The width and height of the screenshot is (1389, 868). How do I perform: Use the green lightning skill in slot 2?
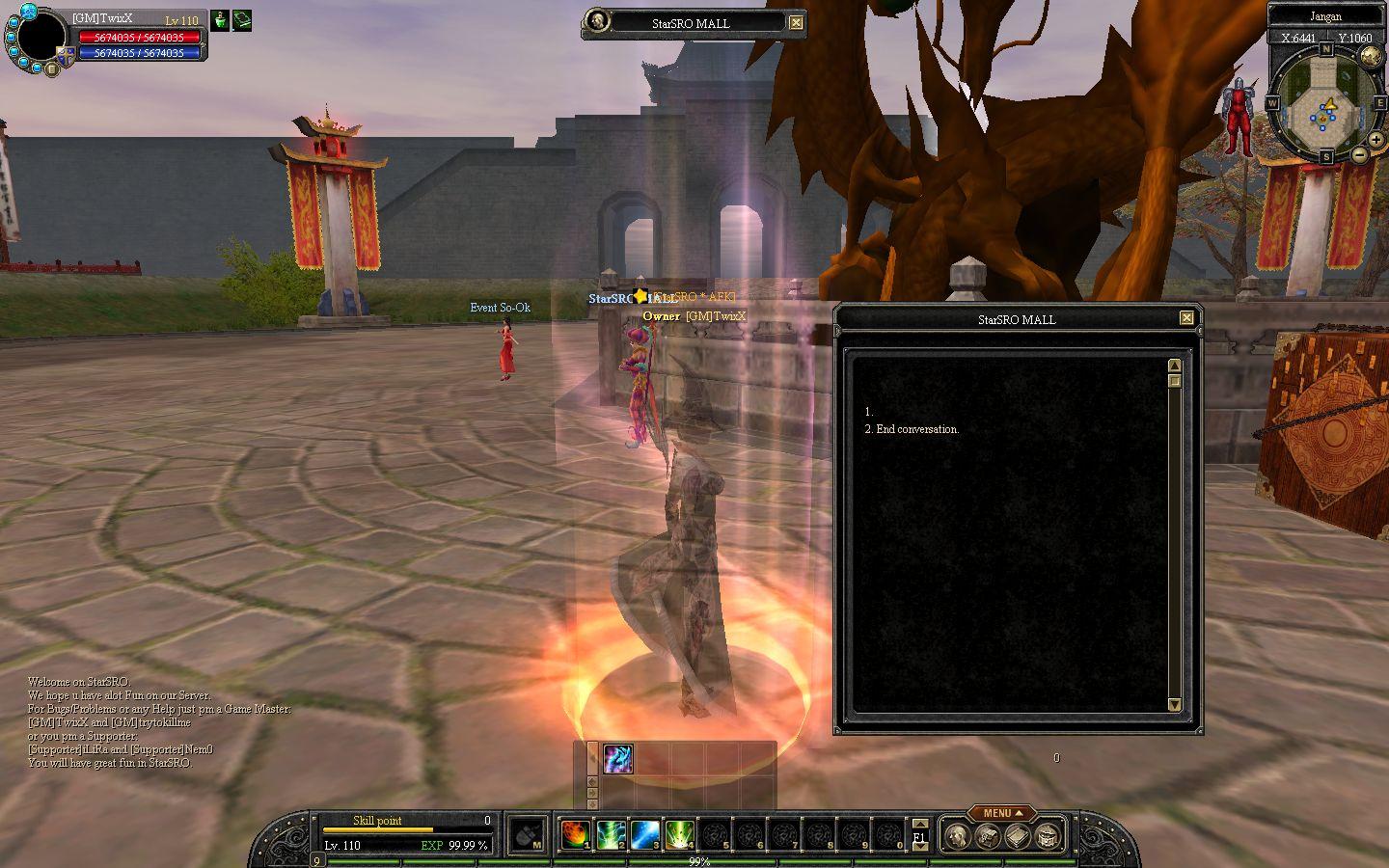pyautogui.click(x=611, y=834)
